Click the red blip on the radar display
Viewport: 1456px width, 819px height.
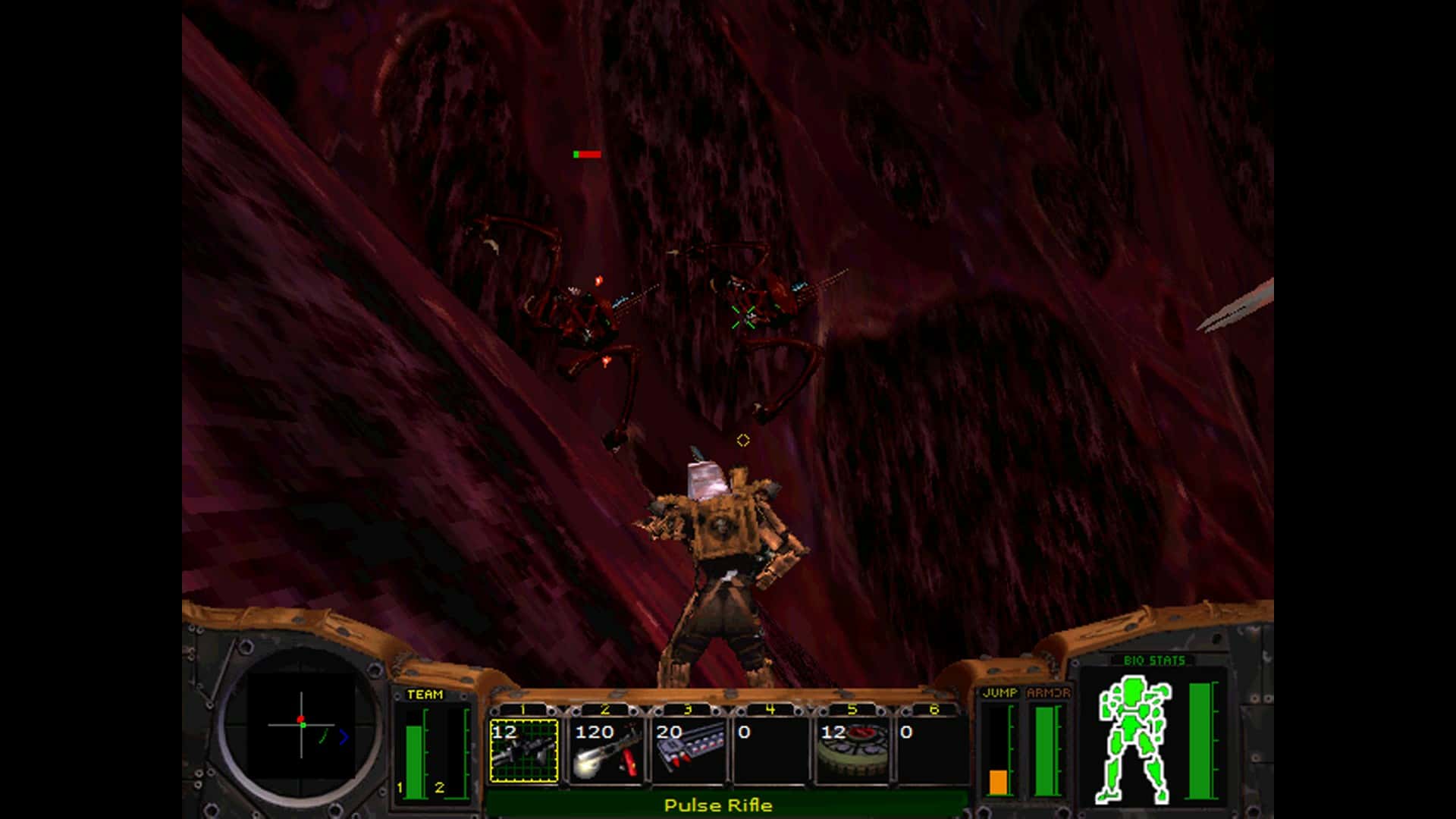(x=303, y=718)
